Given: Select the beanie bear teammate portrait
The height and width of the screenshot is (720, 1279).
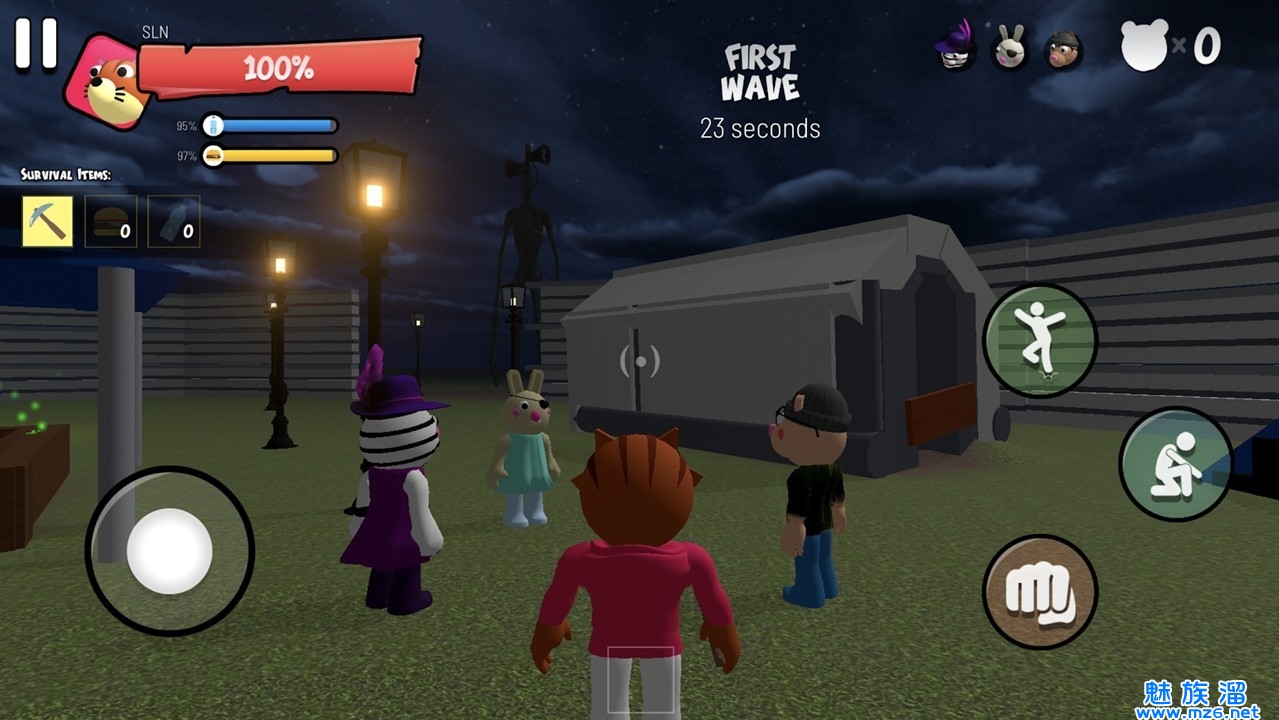Looking at the screenshot, I should point(1064,49).
